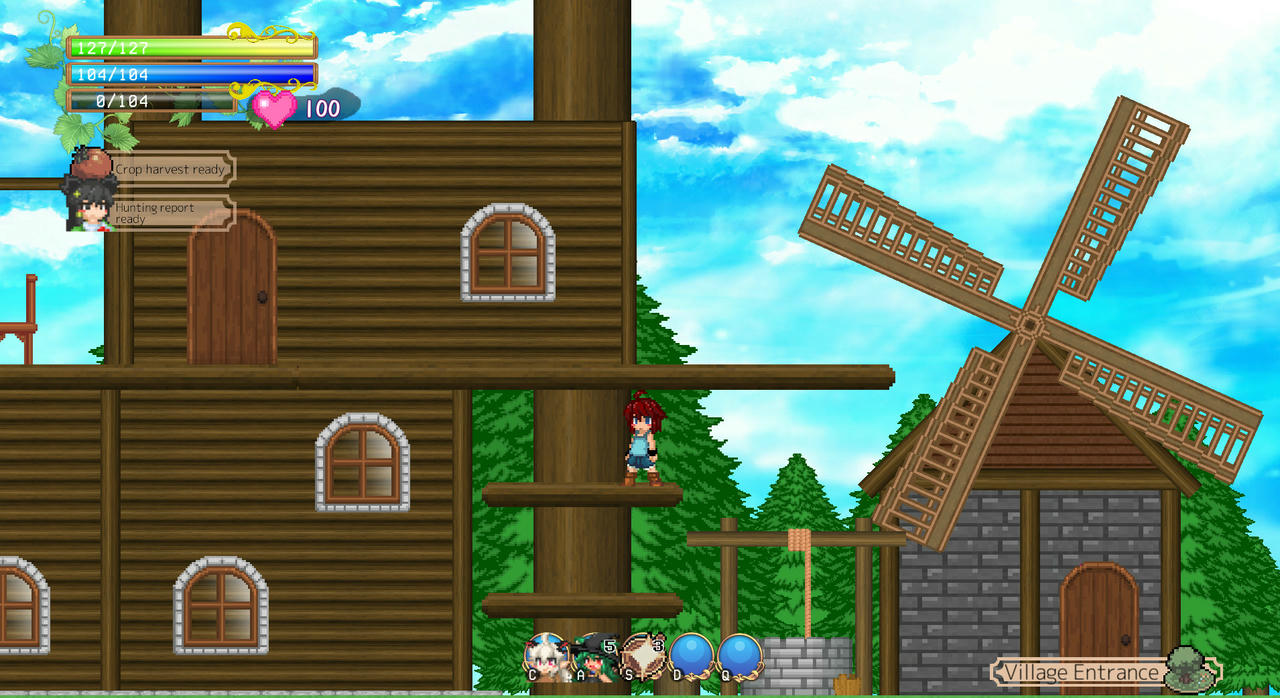Open the Hunting report ready notification

coord(170,213)
